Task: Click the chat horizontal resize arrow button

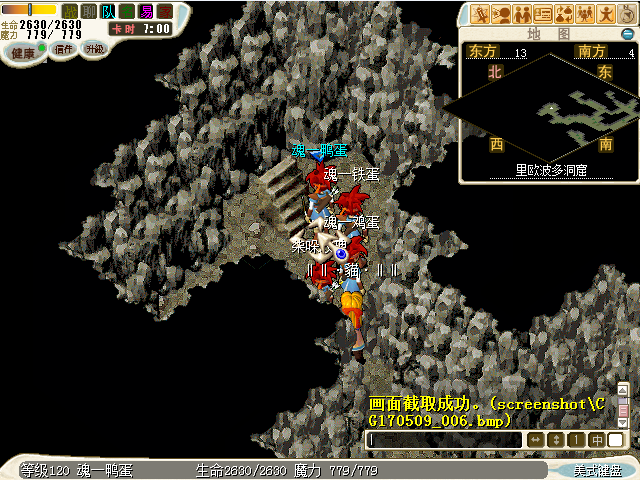Action: [536, 440]
